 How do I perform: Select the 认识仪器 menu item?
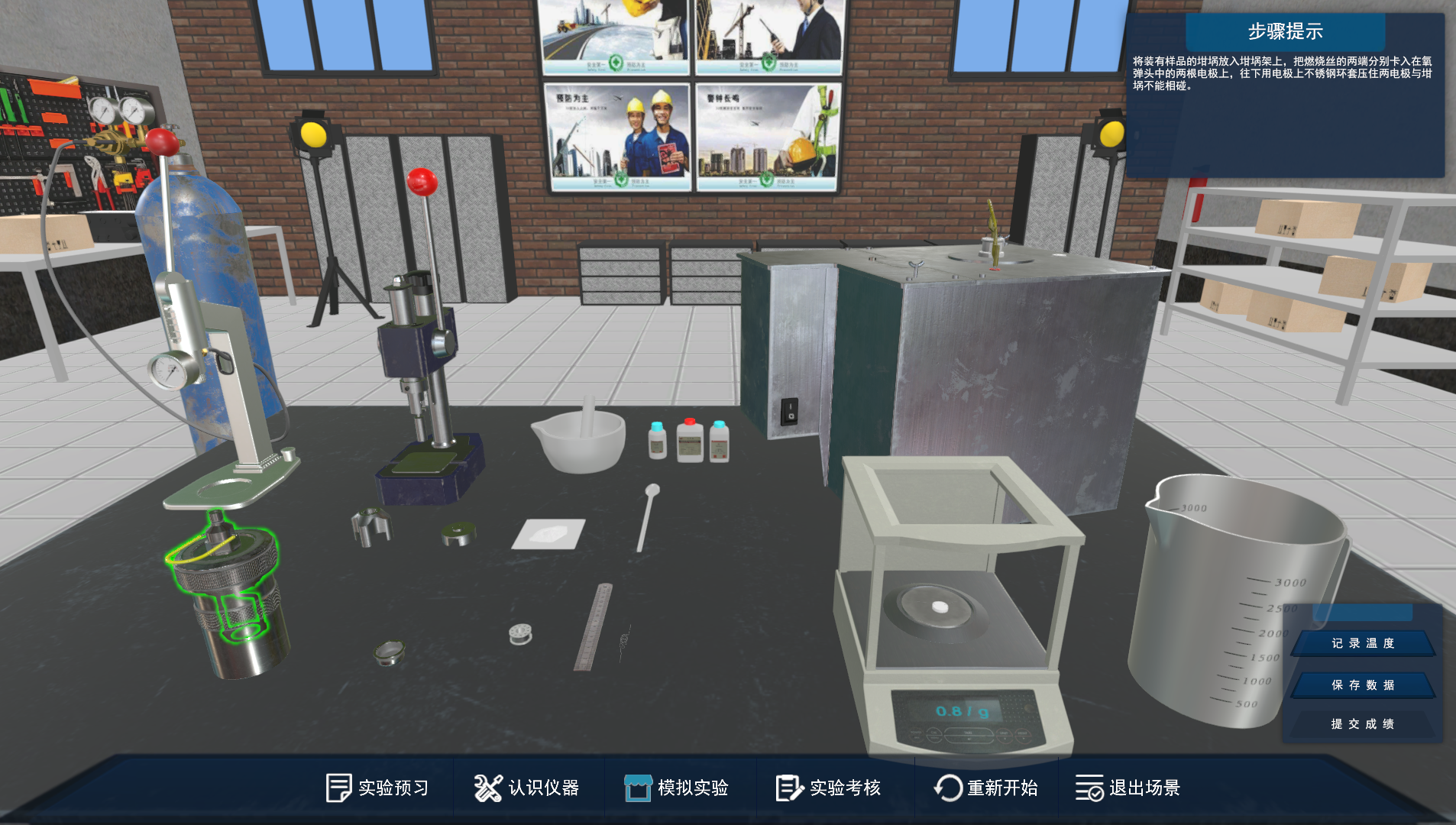pyautogui.click(x=527, y=788)
